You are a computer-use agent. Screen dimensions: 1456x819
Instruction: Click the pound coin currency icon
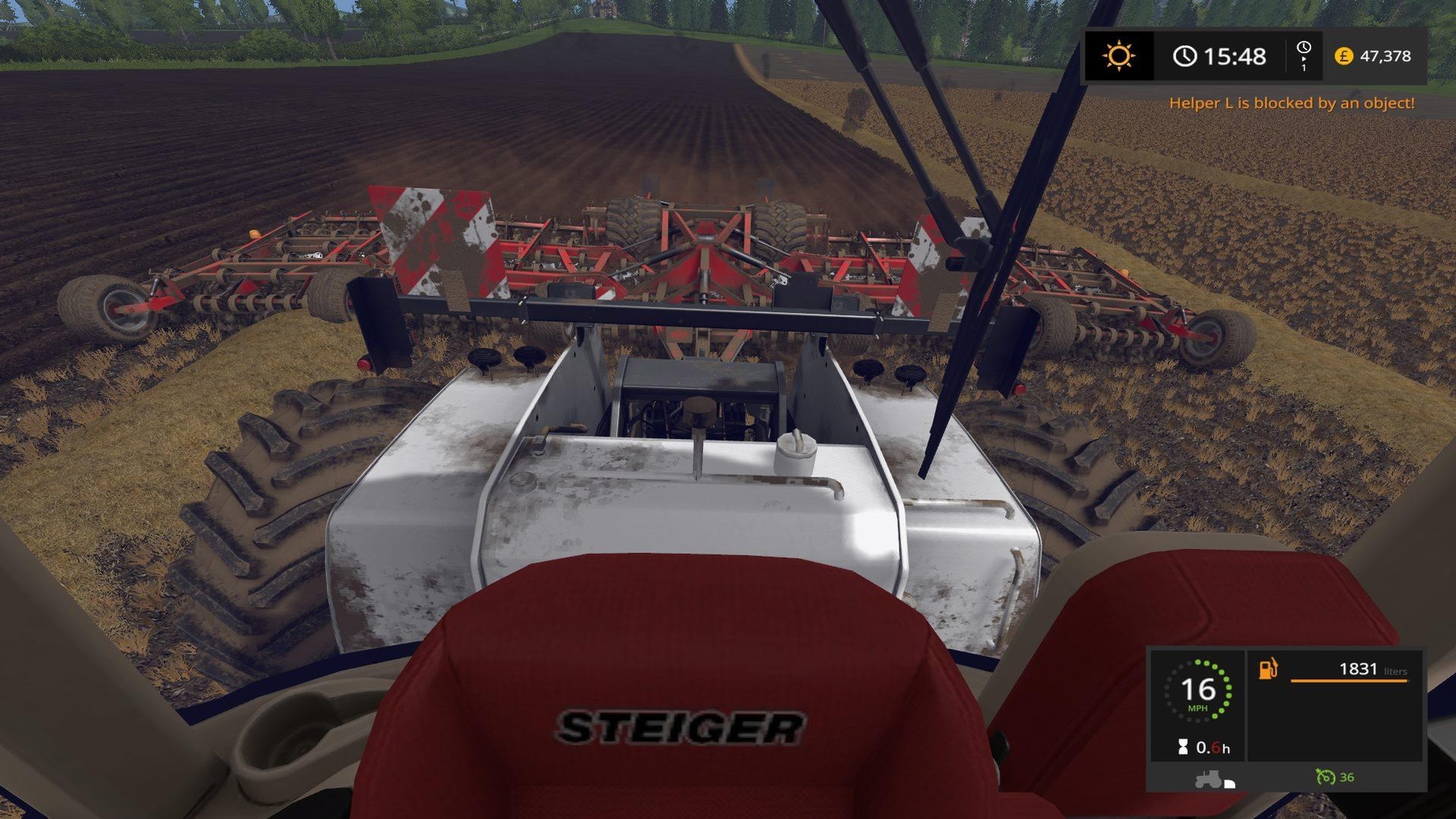[x=1342, y=57]
